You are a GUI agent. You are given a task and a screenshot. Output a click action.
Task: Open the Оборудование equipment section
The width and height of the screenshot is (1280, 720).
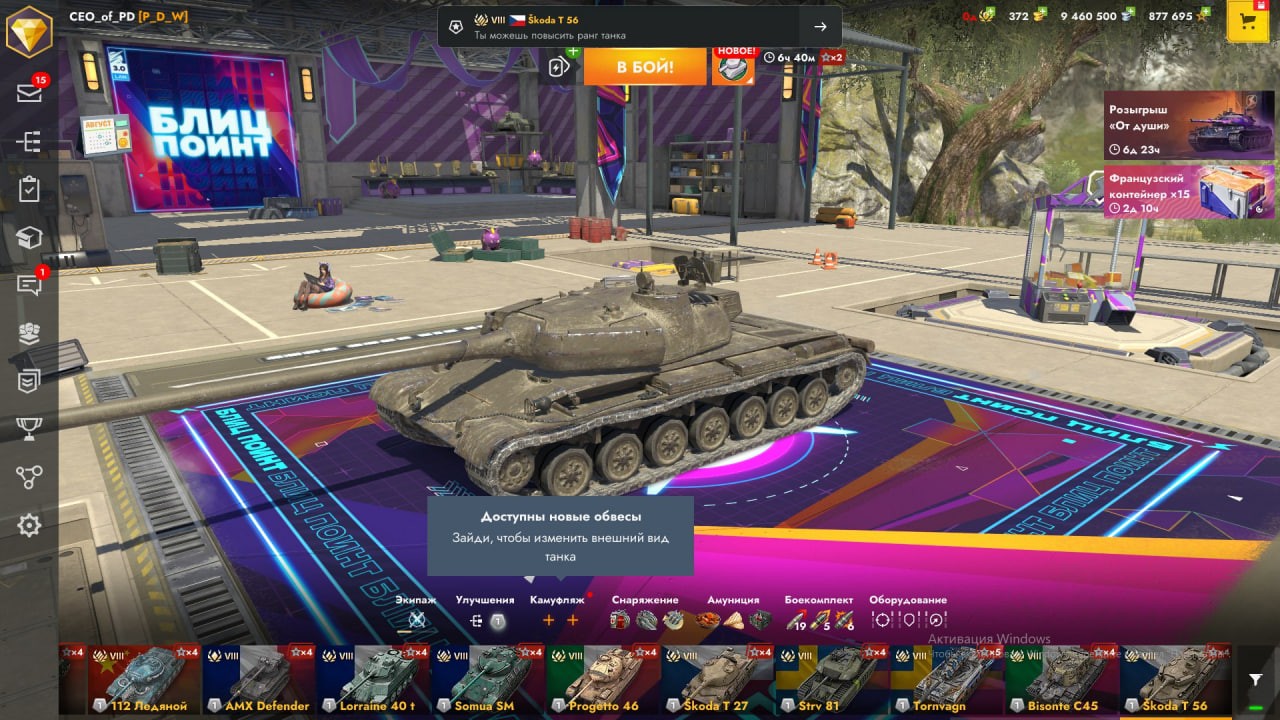click(x=908, y=612)
